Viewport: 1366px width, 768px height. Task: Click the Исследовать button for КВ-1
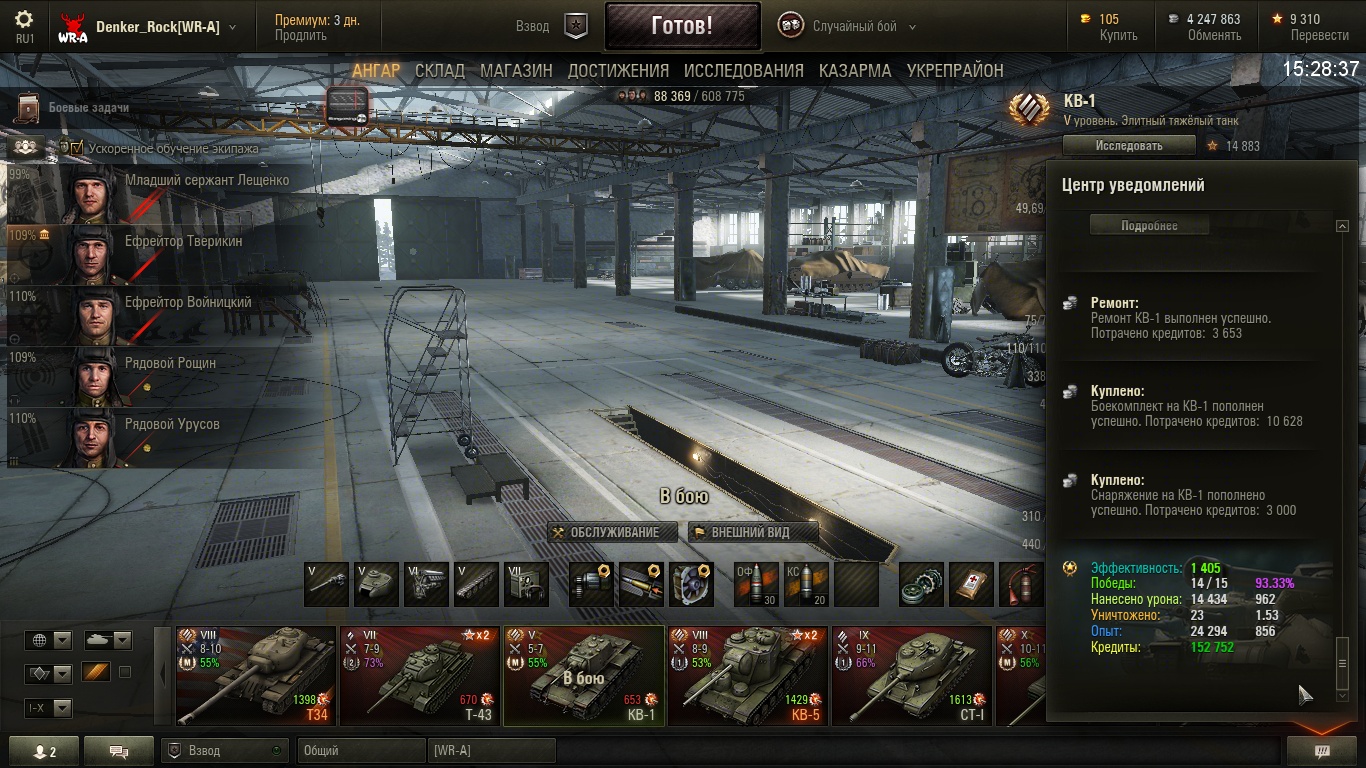(x=1129, y=145)
